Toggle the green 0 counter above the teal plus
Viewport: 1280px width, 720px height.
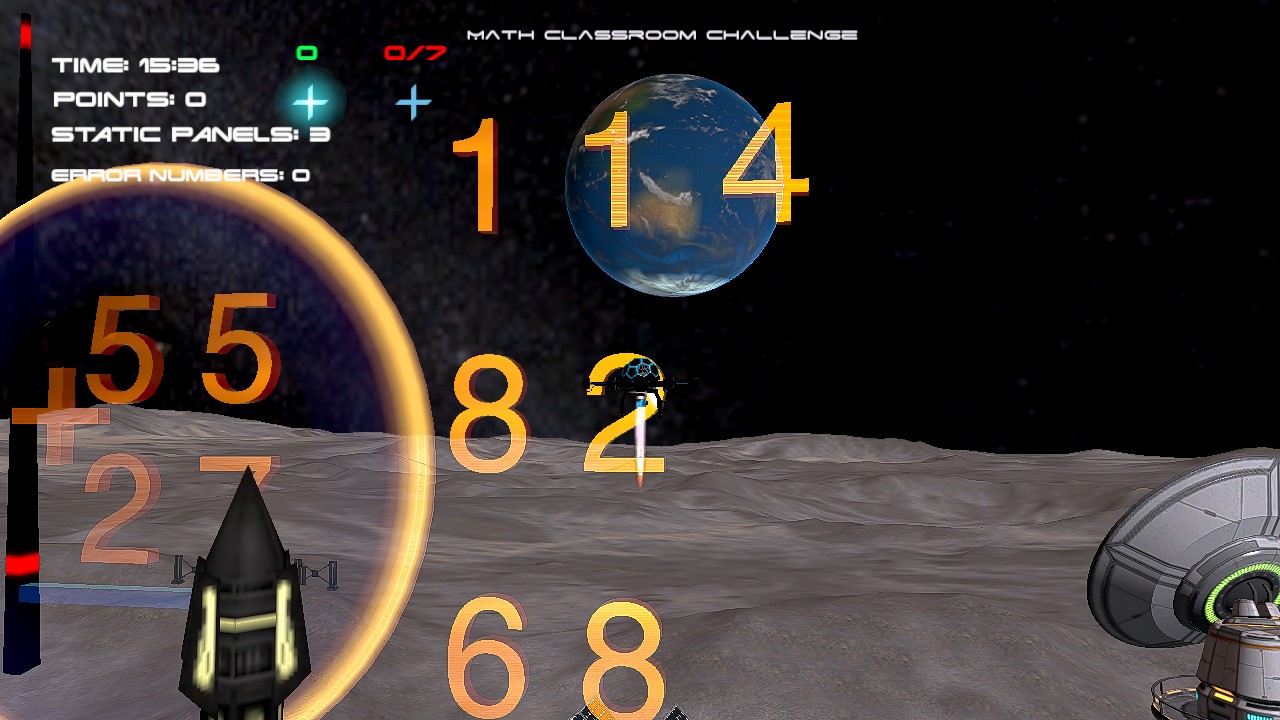point(306,52)
